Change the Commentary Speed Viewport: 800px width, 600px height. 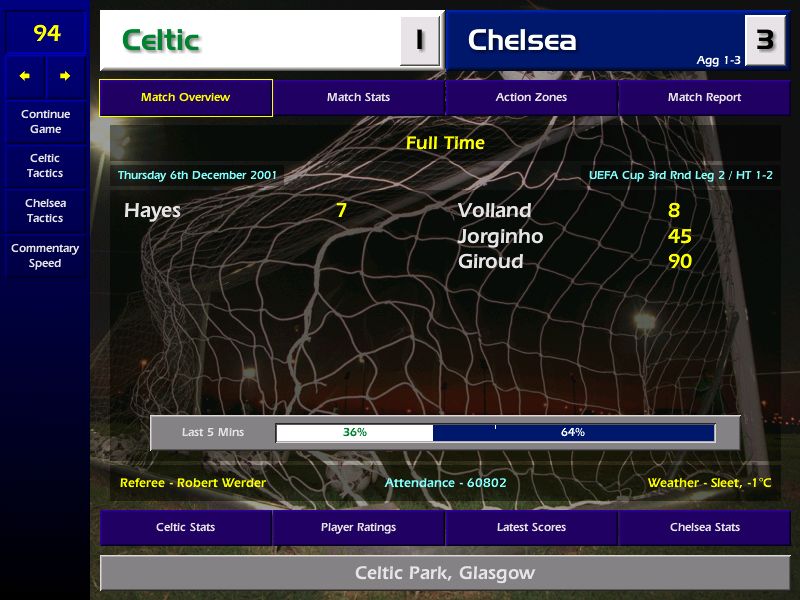coord(45,255)
